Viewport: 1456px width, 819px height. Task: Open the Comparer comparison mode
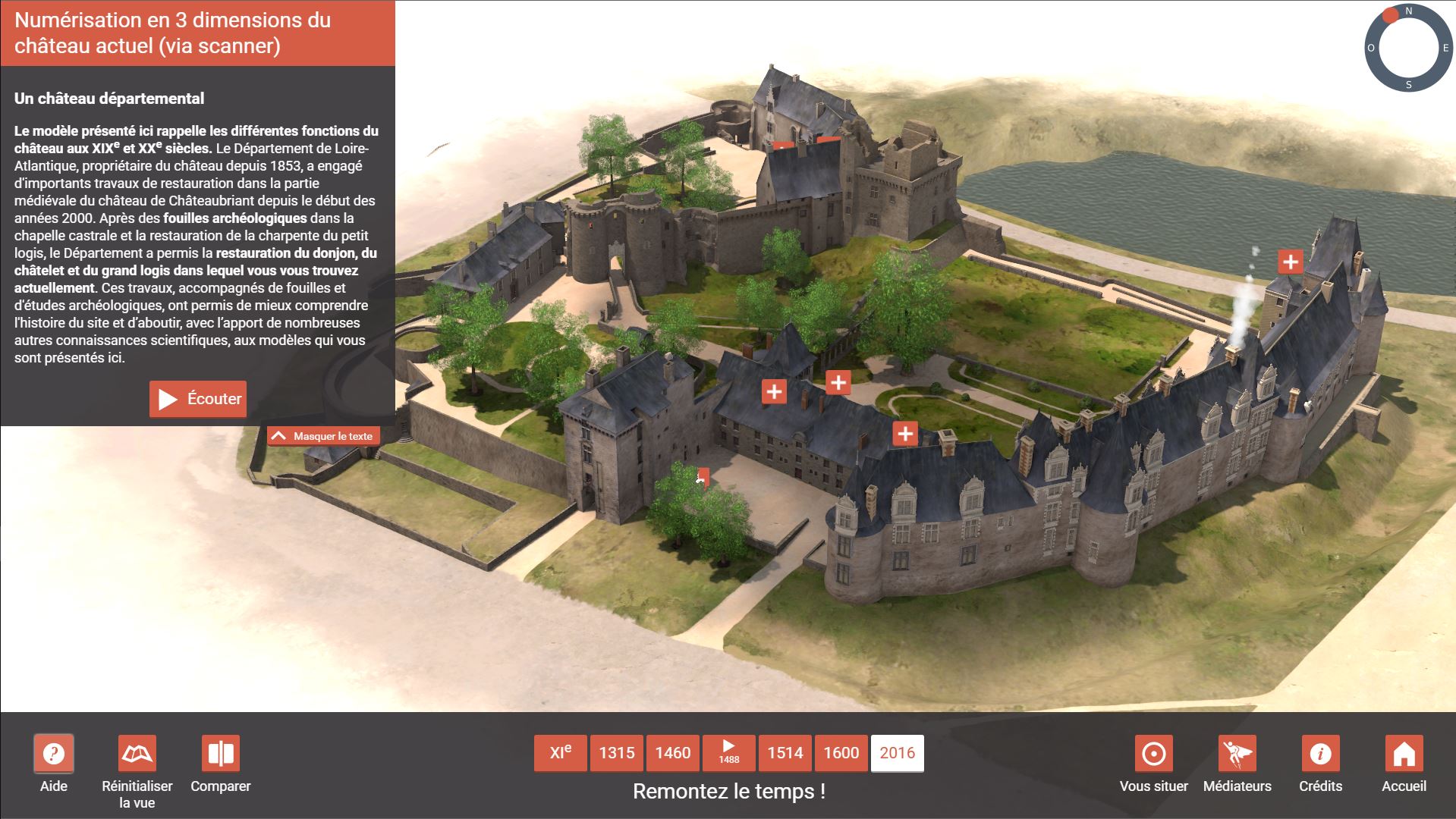221,754
